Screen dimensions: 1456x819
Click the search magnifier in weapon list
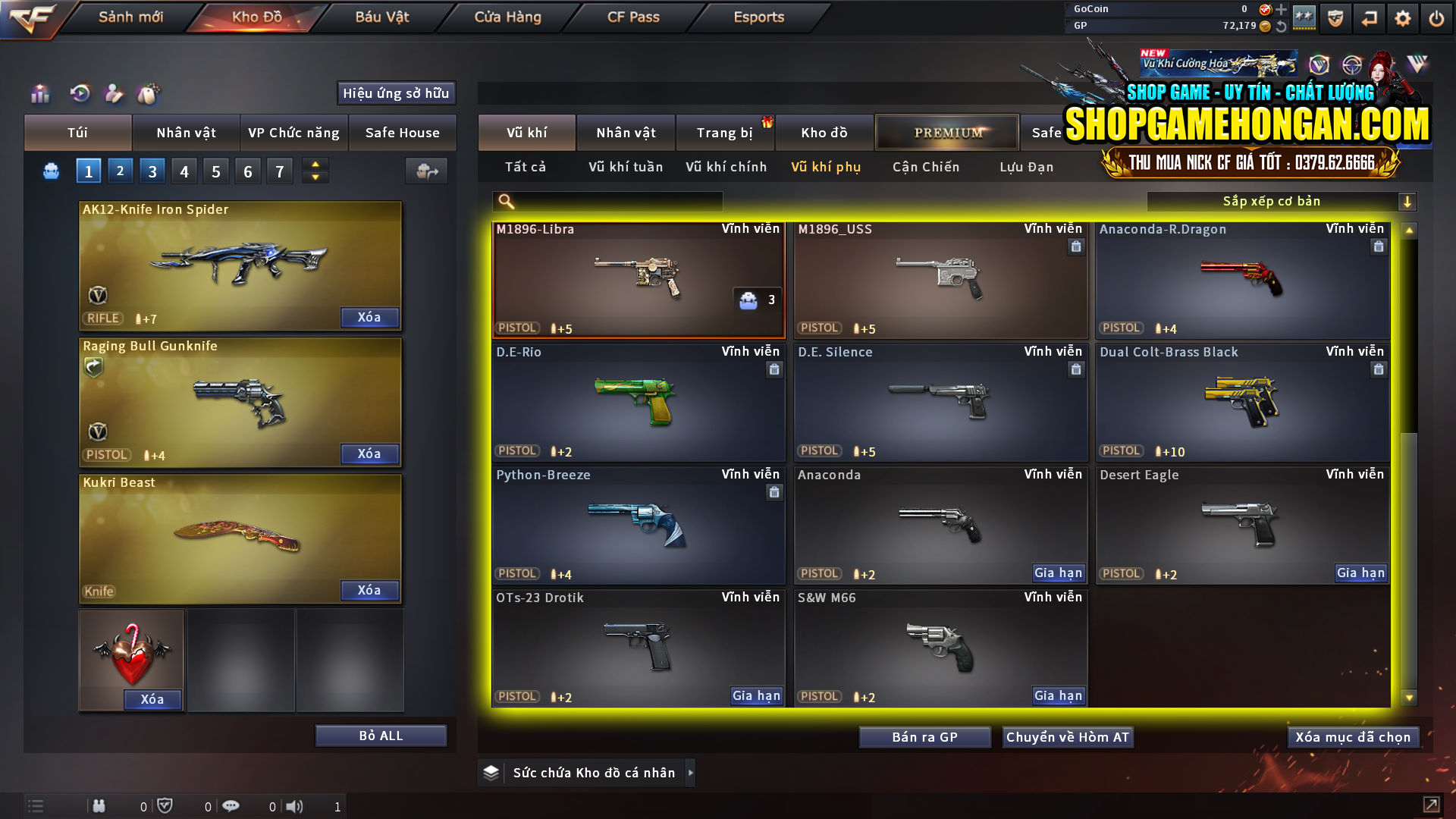pyautogui.click(x=504, y=201)
